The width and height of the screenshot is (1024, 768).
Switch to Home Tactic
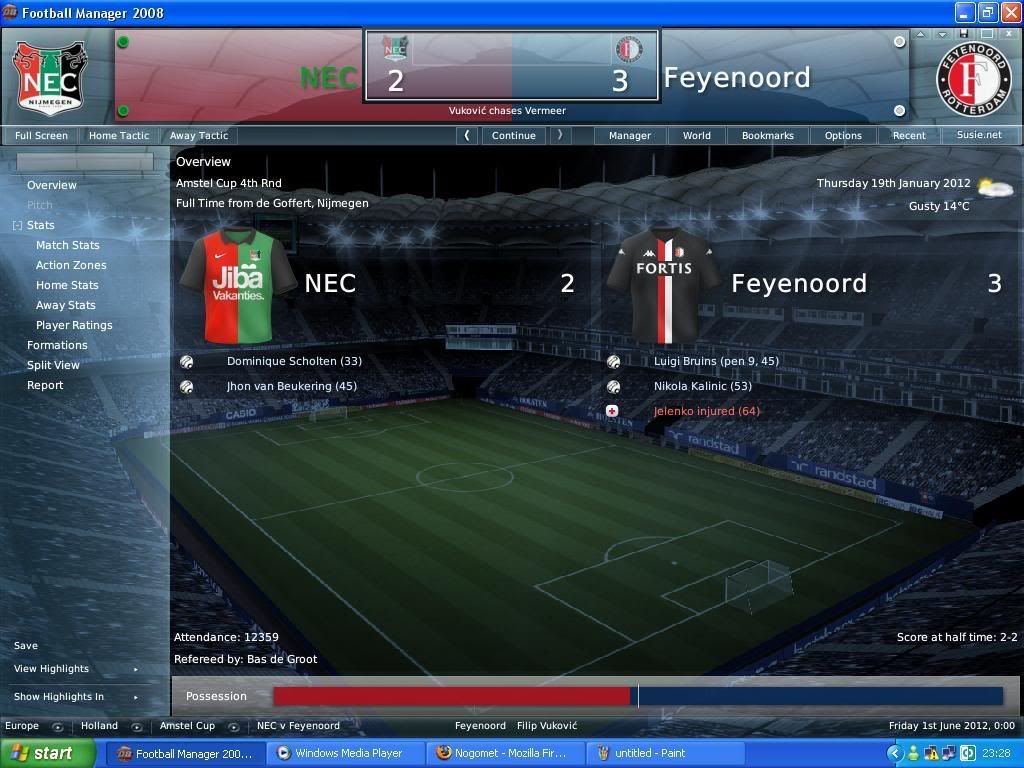[x=118, y=135]
